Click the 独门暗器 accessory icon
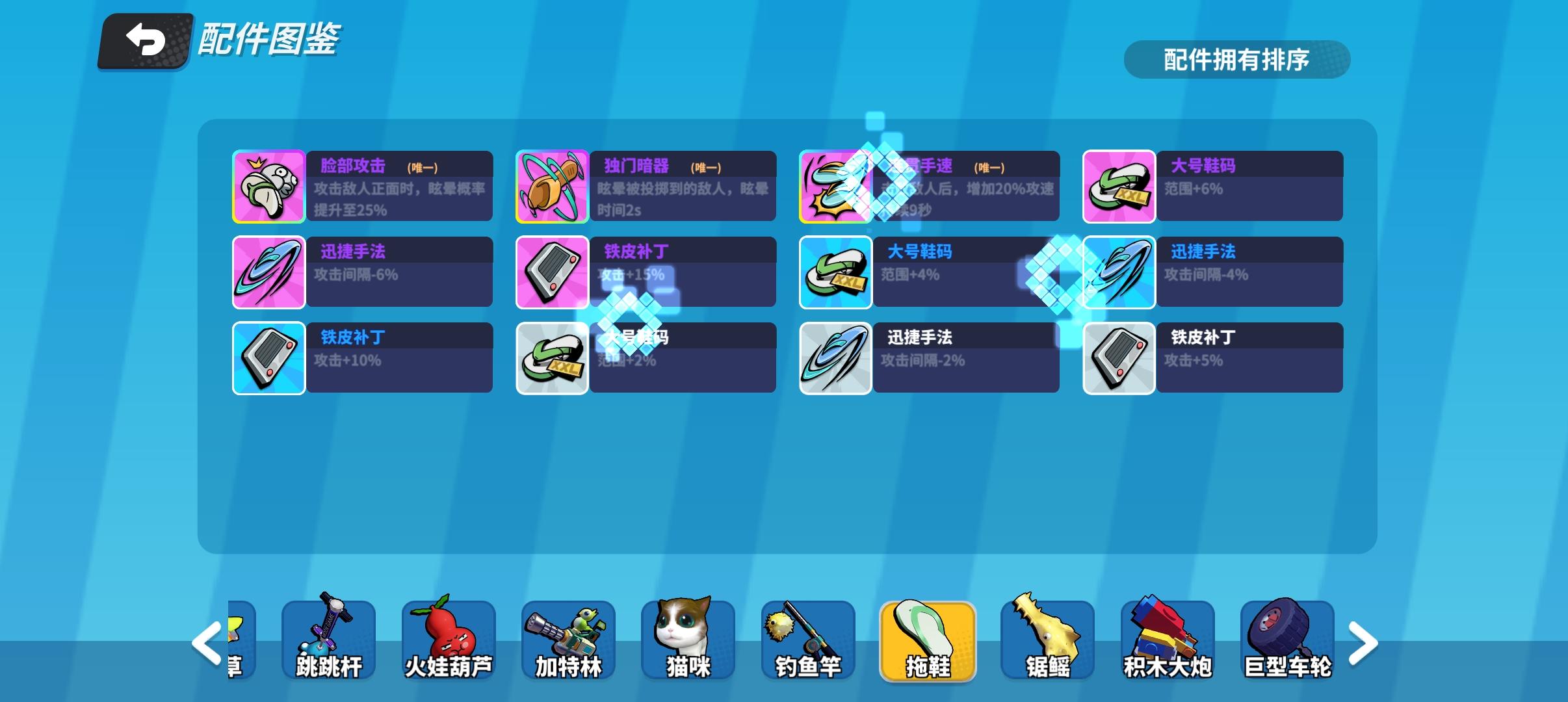Image resolution: width=1568 pixels, height=702 pixels. click(552, 186)
